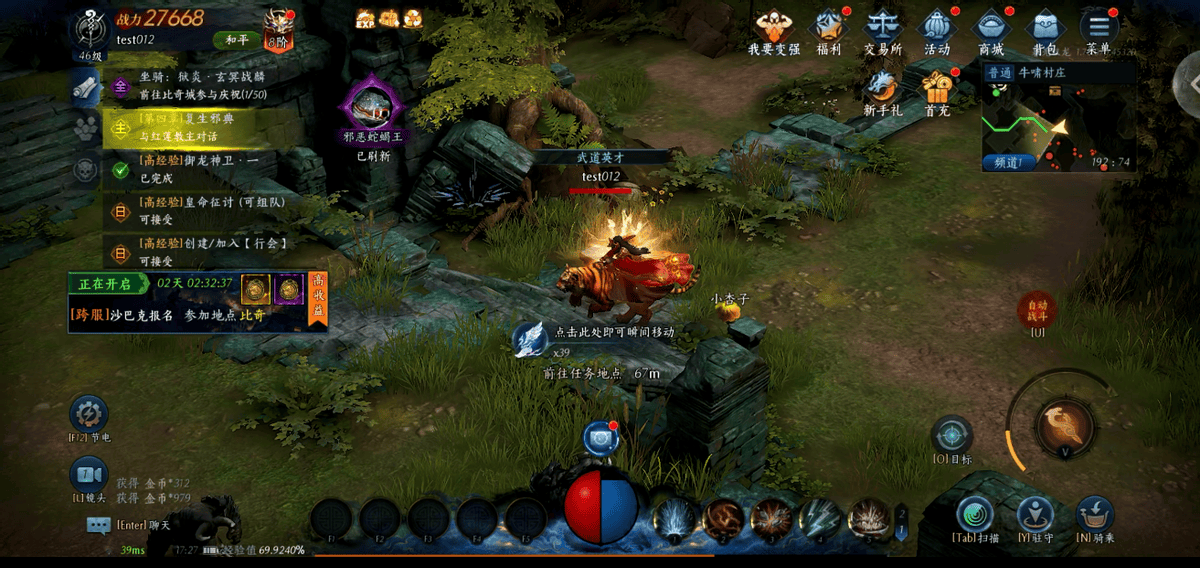The height and width of the screenshot is (568, 1200).
Task: Activate the 扫描 scan button
Action: [974, 515]
